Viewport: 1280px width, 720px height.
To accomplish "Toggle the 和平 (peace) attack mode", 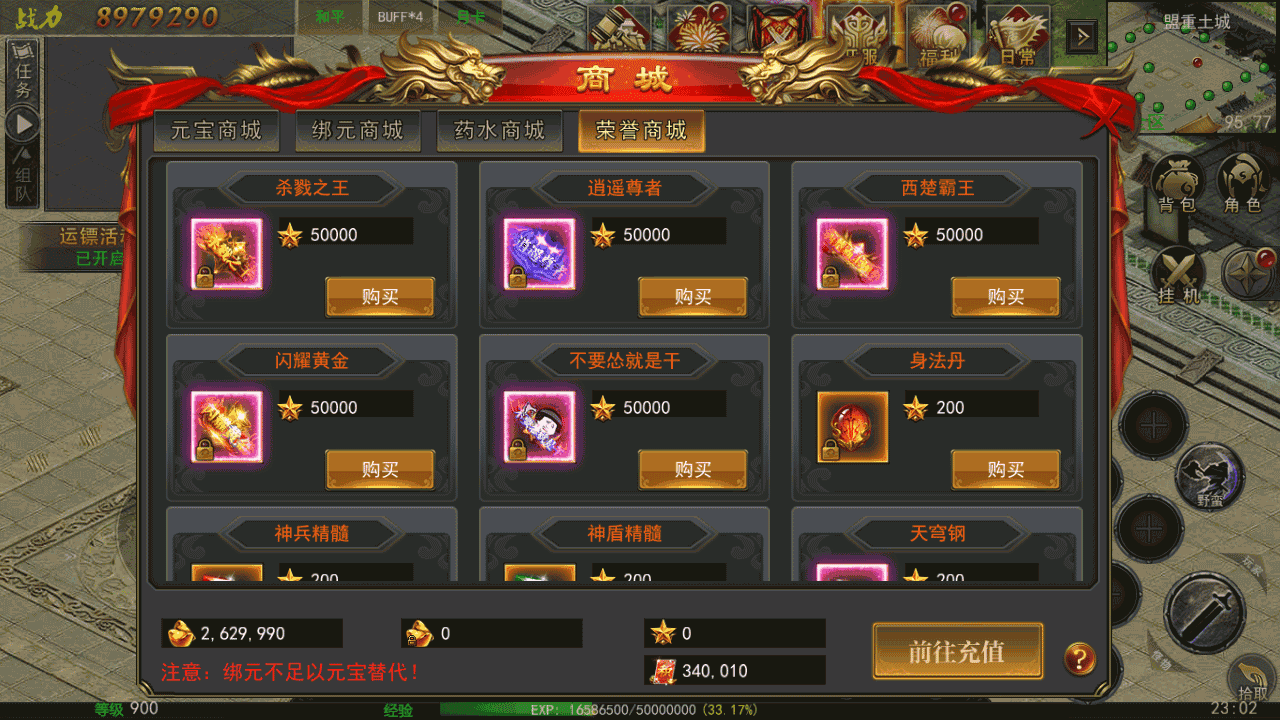I will coord(330,17).
